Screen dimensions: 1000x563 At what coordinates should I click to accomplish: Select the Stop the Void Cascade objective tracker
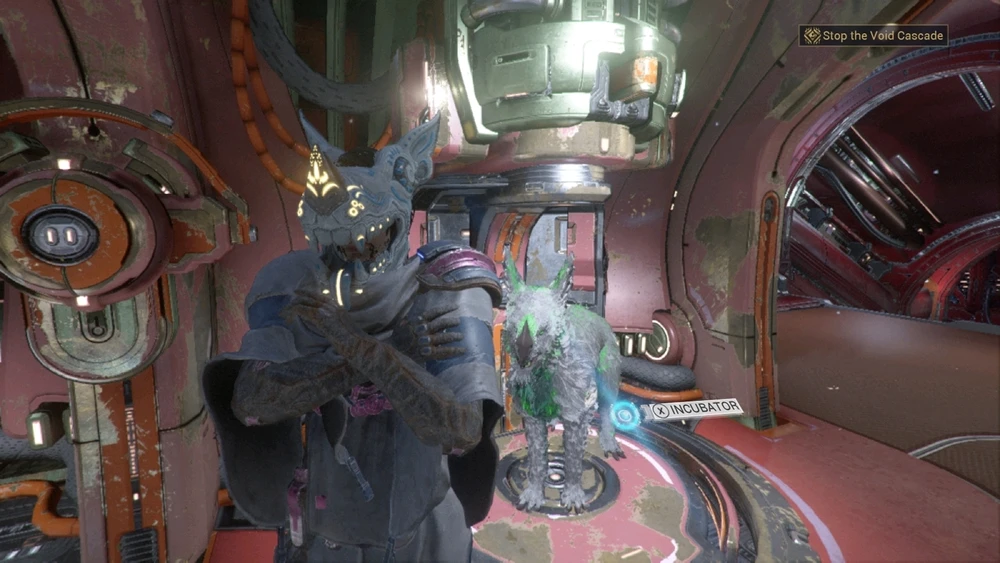(873, 36)
